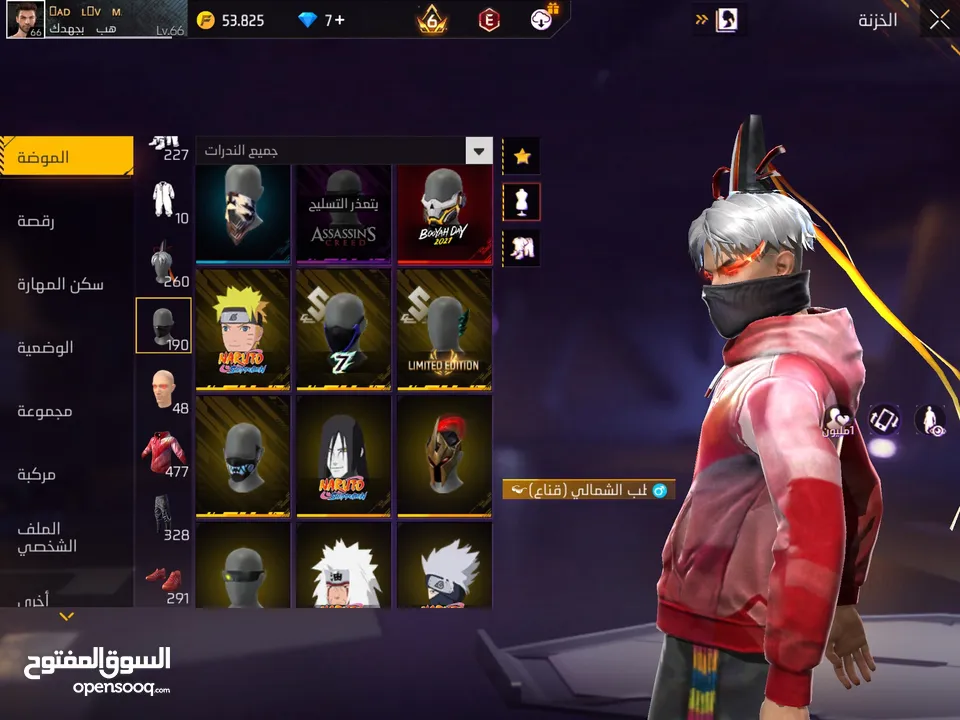Add diamonds with the plus button
The image size is (960, 720).
pos(339,20)
